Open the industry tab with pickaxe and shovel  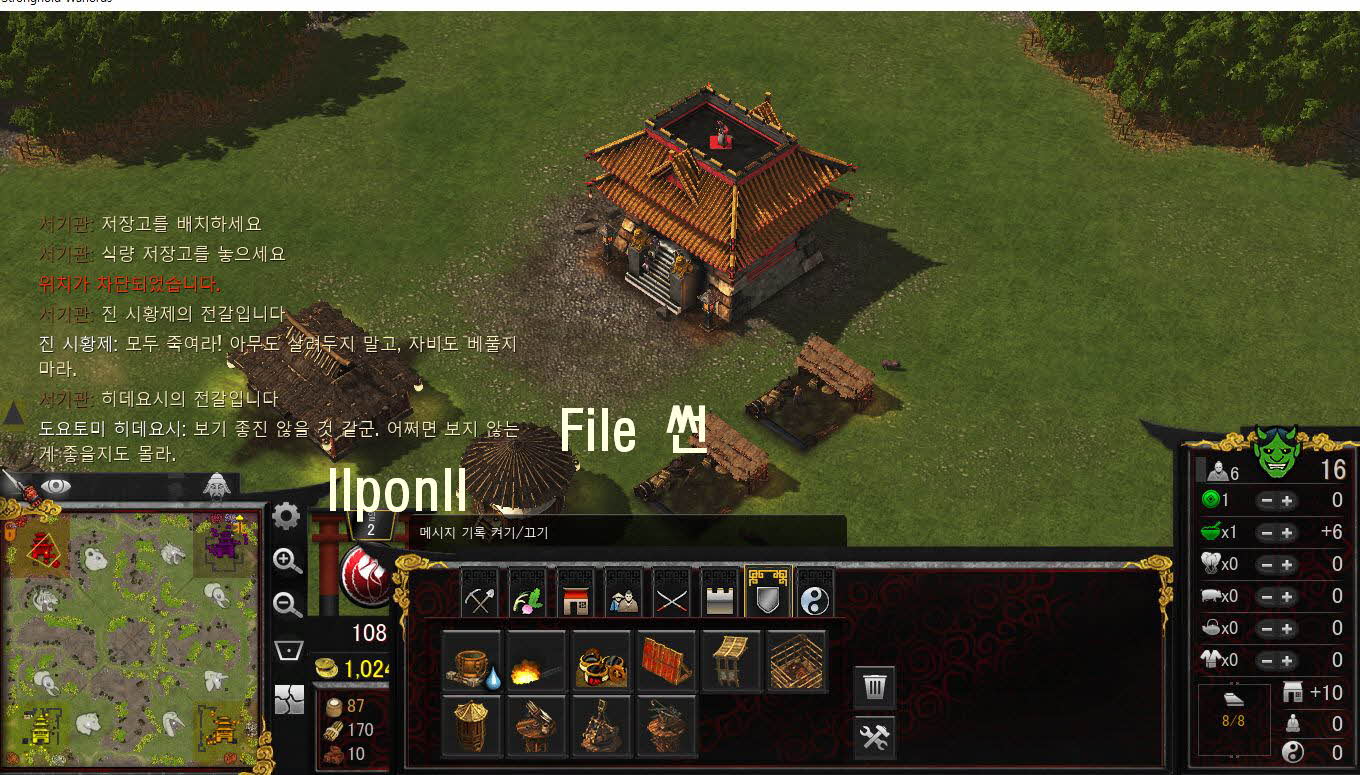click(x=478, y=597)
